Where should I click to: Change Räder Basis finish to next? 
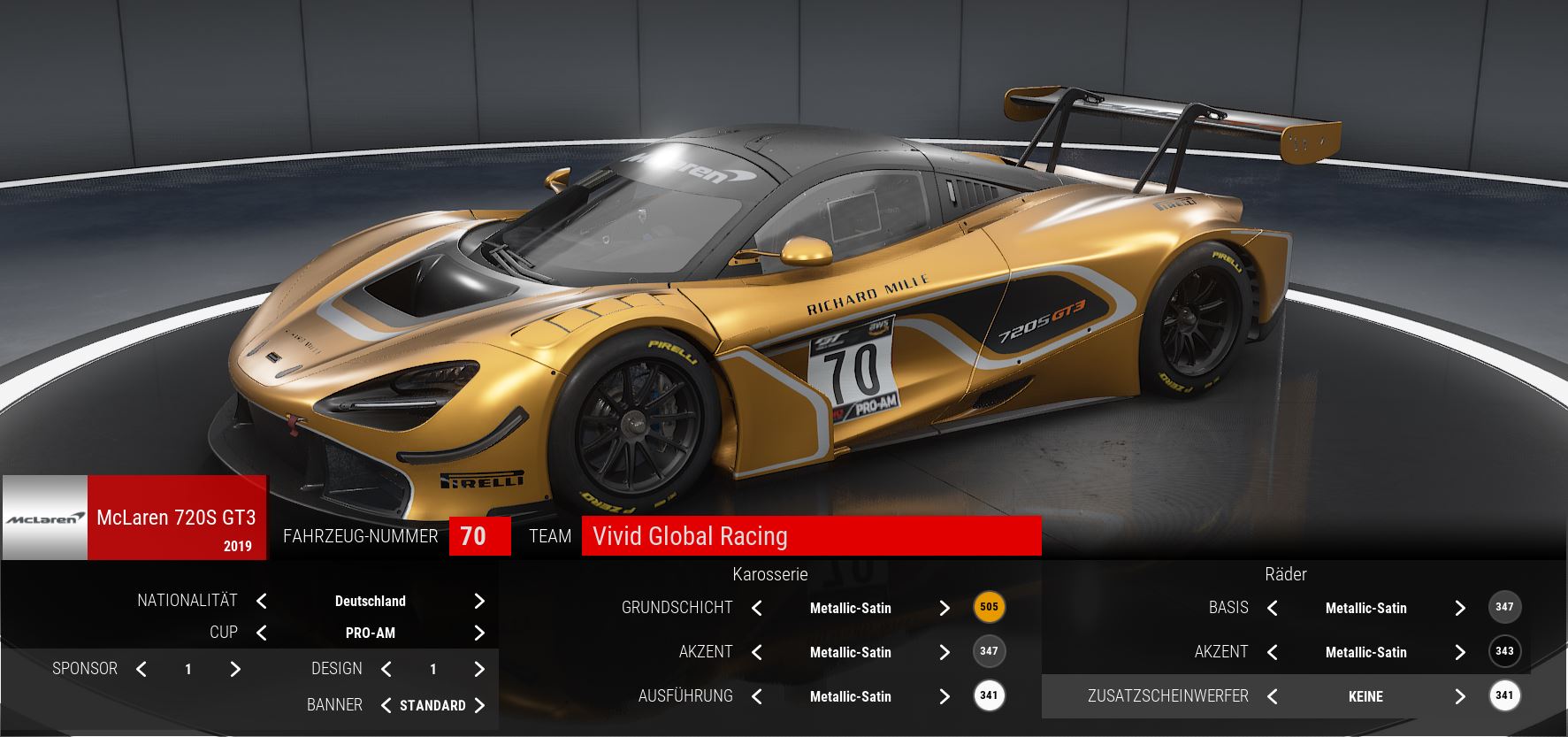(1460, 609)
